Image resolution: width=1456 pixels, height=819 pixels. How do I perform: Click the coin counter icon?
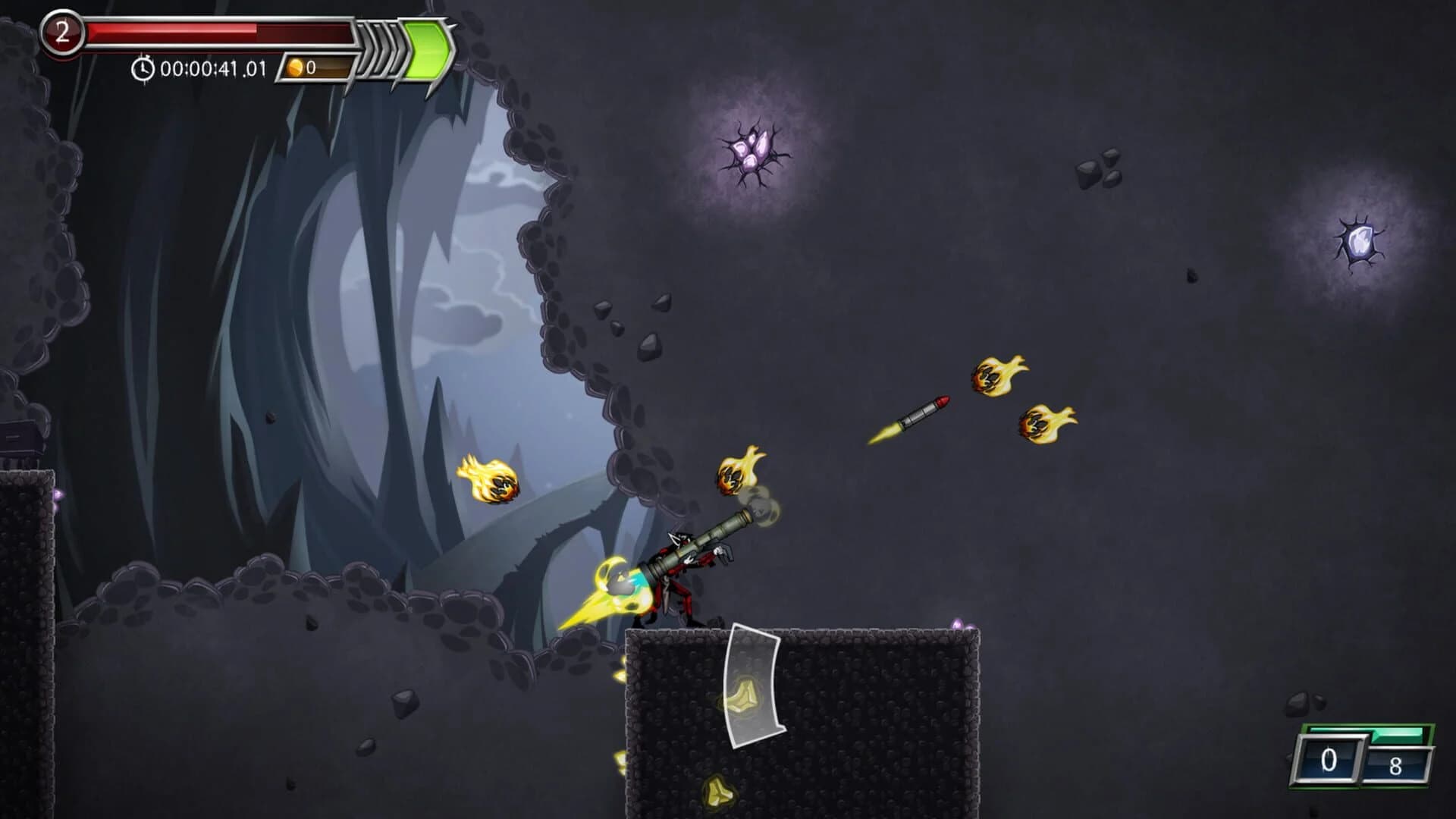point(295,68)
